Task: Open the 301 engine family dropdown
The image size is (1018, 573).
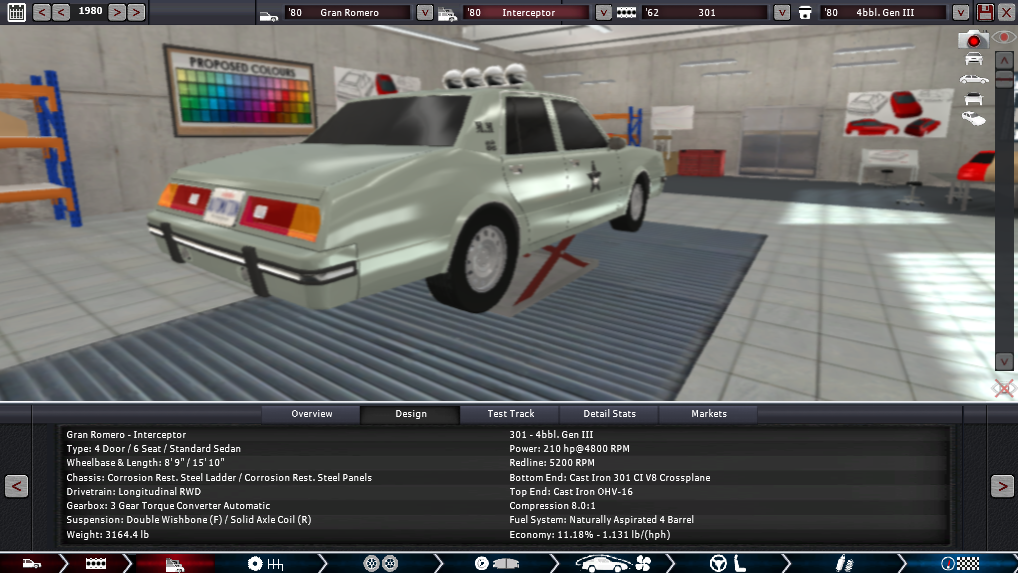Action: pyautogui.click(x=782, y=13)
